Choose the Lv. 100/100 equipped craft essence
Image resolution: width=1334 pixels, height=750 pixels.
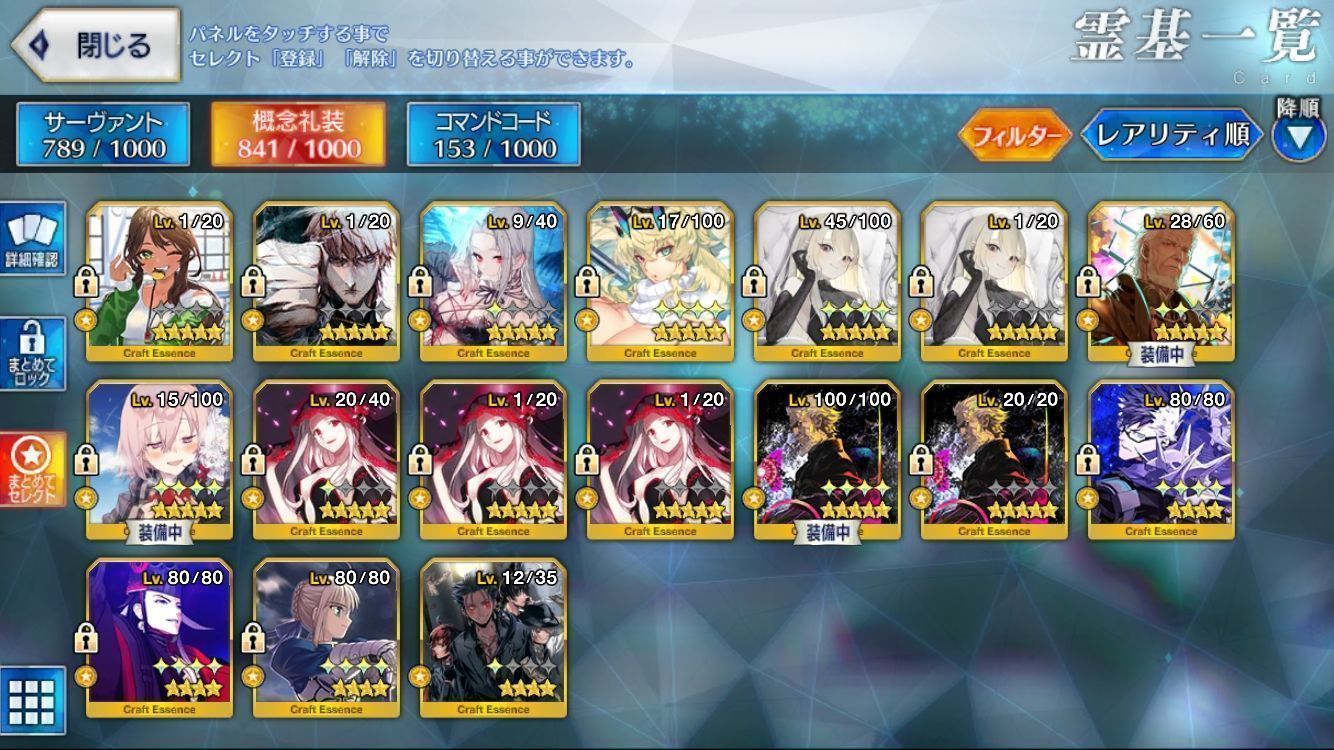pyautogui.click(x=827, y=460)
